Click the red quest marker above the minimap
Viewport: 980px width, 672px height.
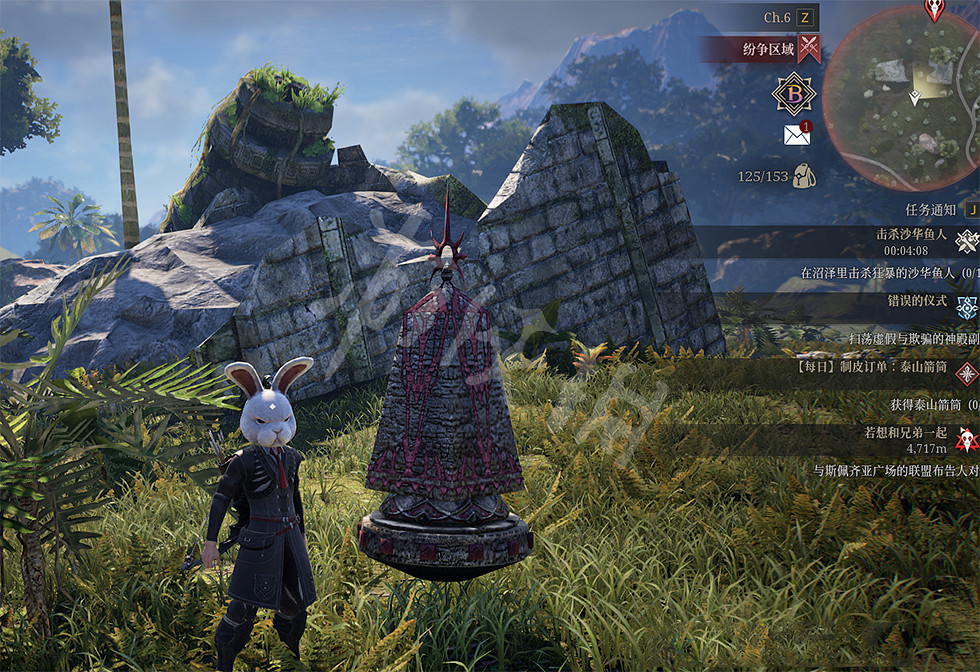934,10
